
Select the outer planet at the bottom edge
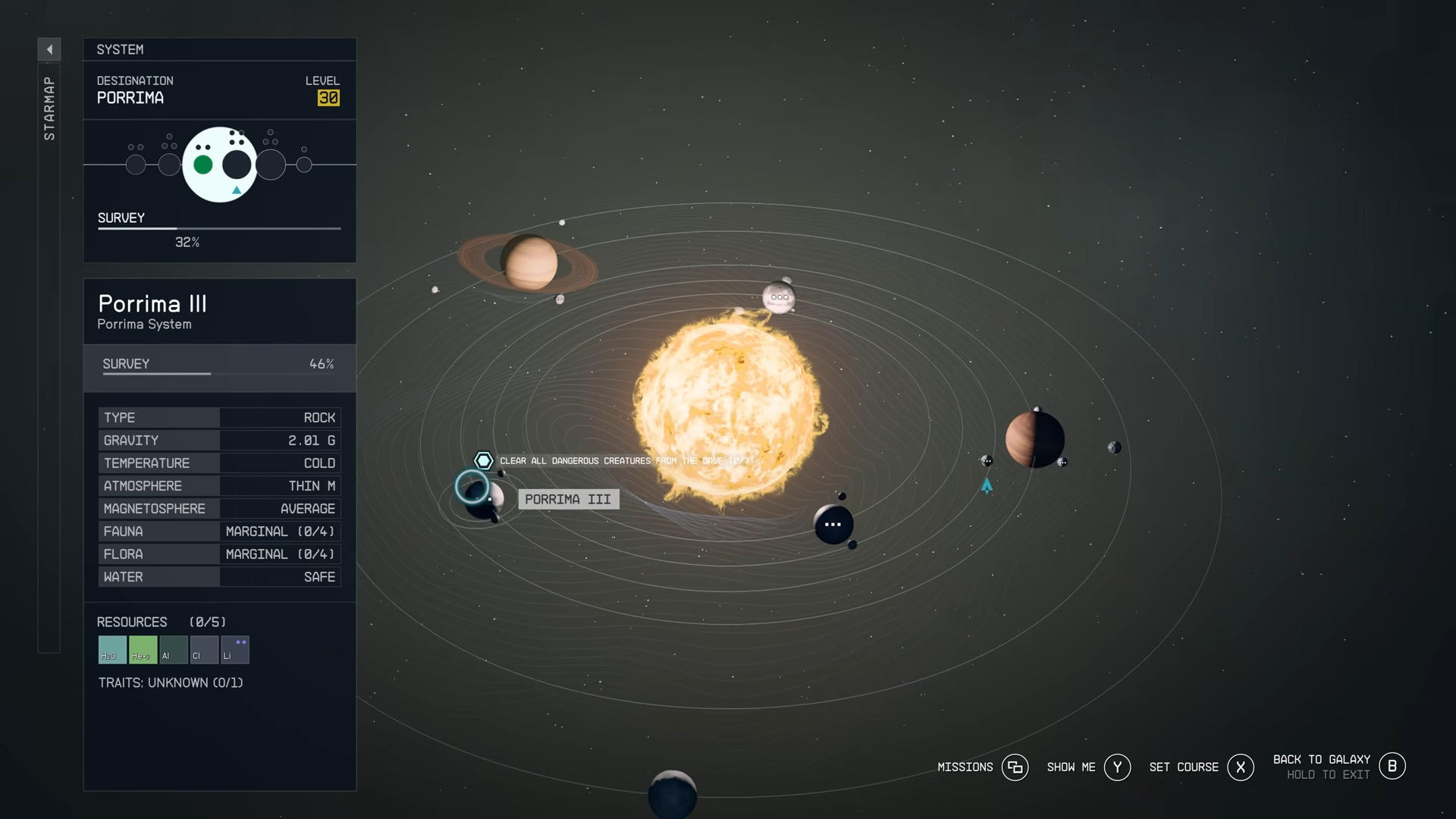point(672,794)
